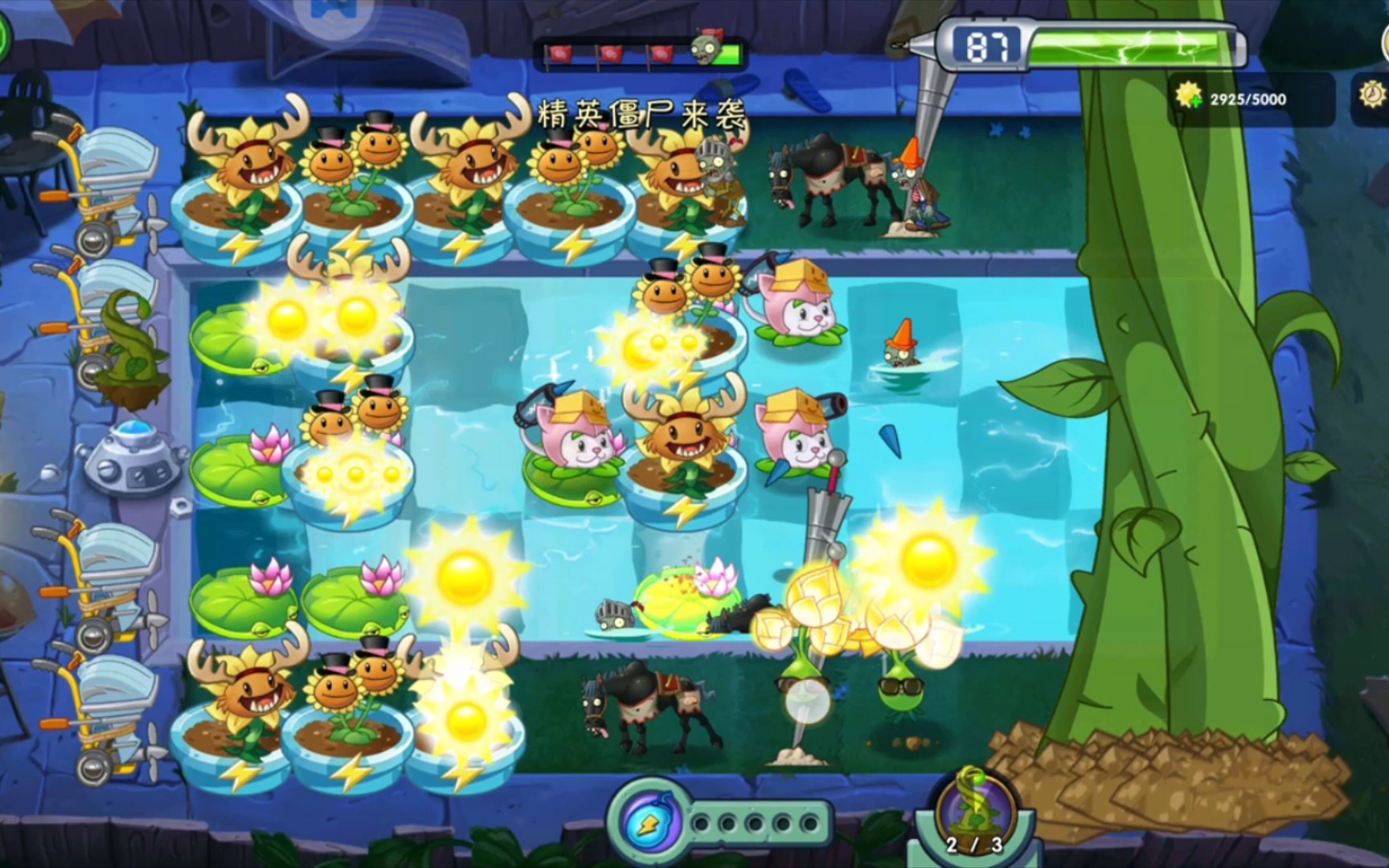The image size is (1389, 868).
Task: Activate the lightning bolt plant food button
Action: 650,821
